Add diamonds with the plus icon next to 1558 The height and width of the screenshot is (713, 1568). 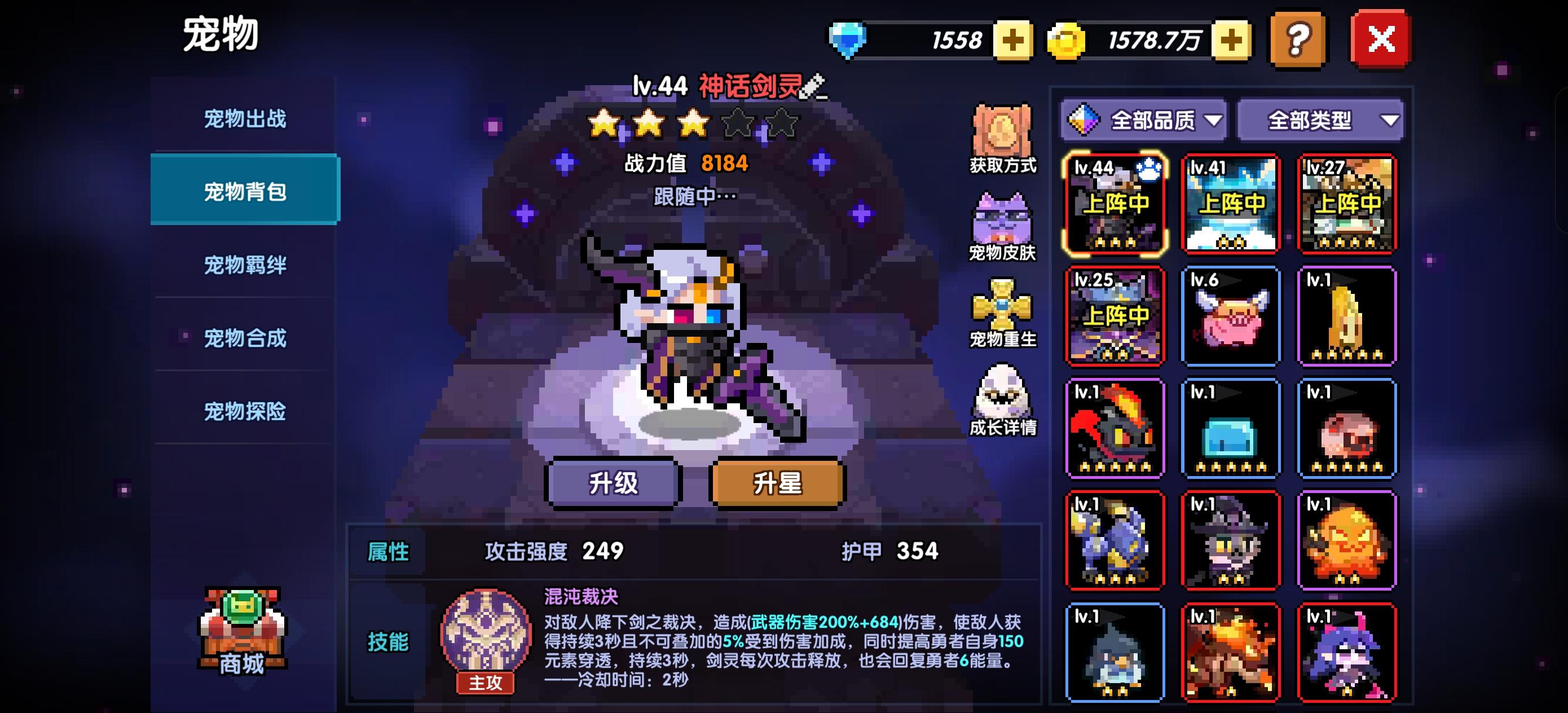pyautogui.click(x=1014, y=40)
